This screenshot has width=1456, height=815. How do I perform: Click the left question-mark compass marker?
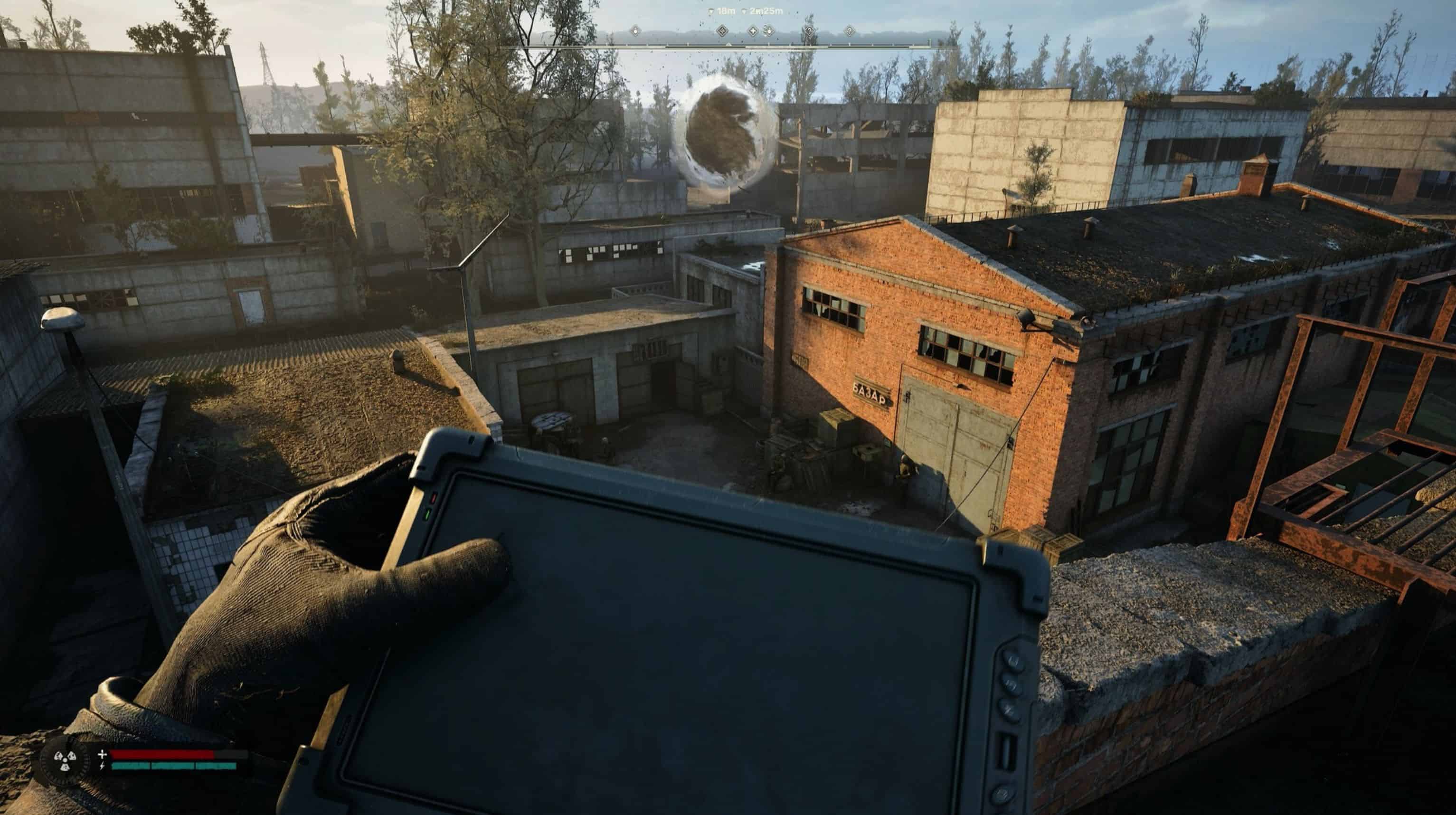[x=810, y=30]
